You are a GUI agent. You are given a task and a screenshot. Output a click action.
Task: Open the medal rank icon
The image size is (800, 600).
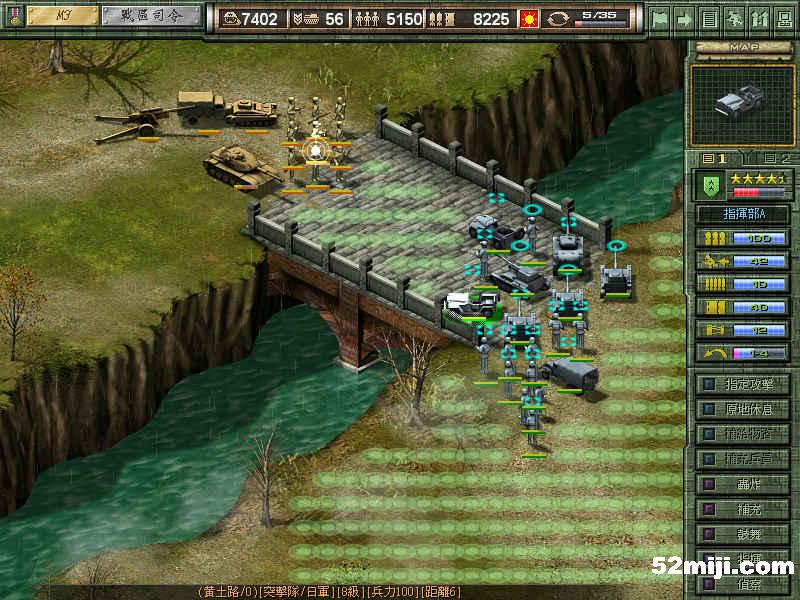(x=12, y=17)
